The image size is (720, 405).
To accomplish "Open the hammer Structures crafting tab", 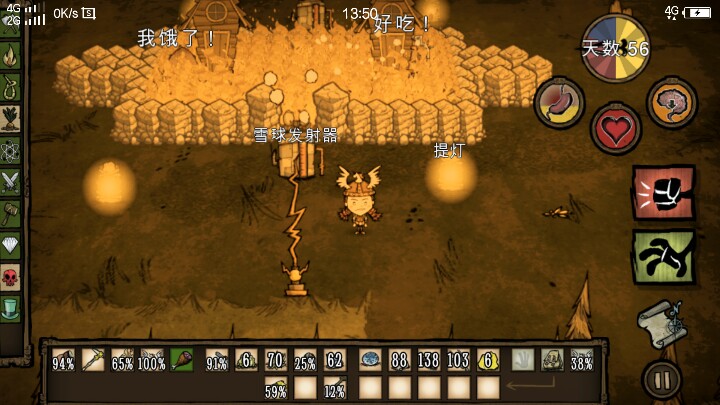I will click(11, 212).
